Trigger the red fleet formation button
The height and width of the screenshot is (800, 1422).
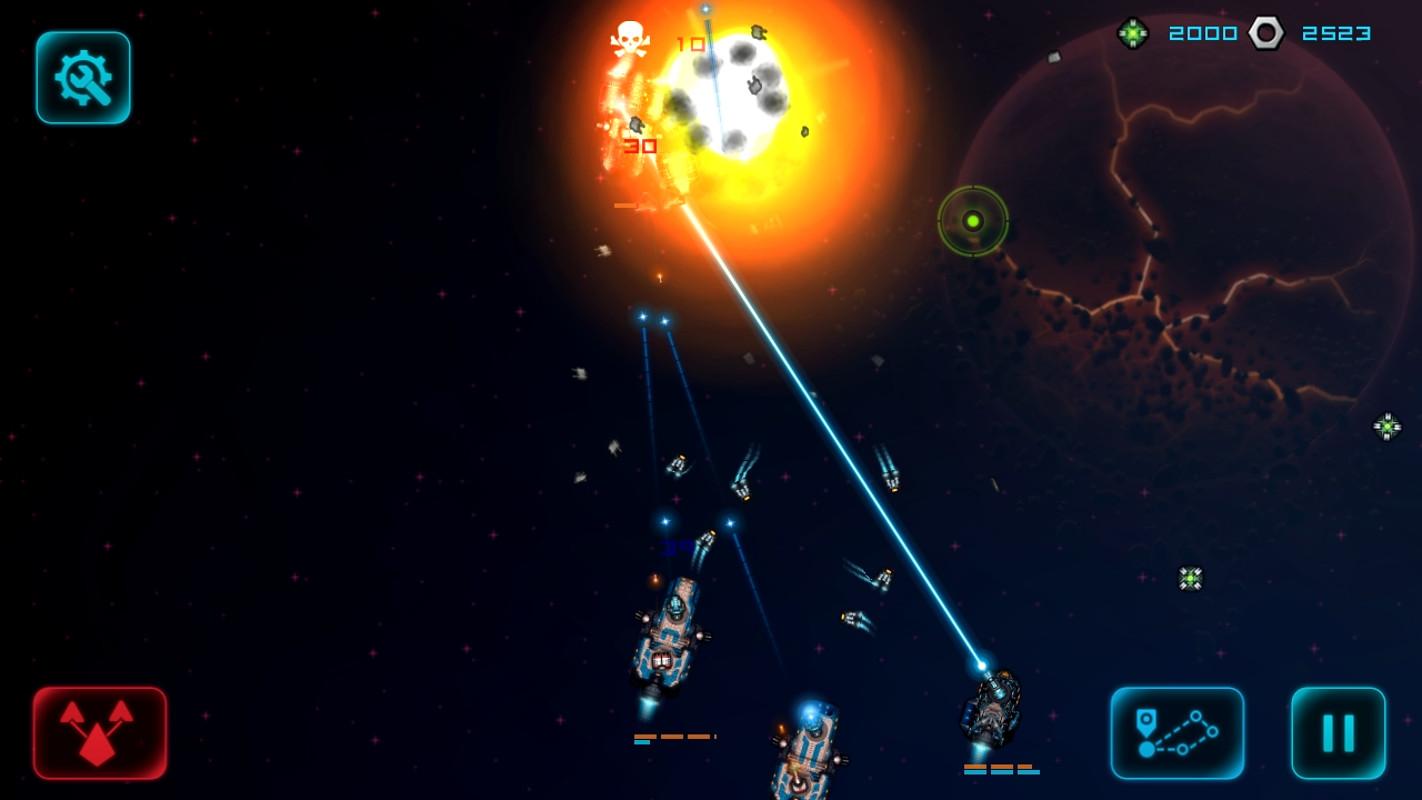100,733
